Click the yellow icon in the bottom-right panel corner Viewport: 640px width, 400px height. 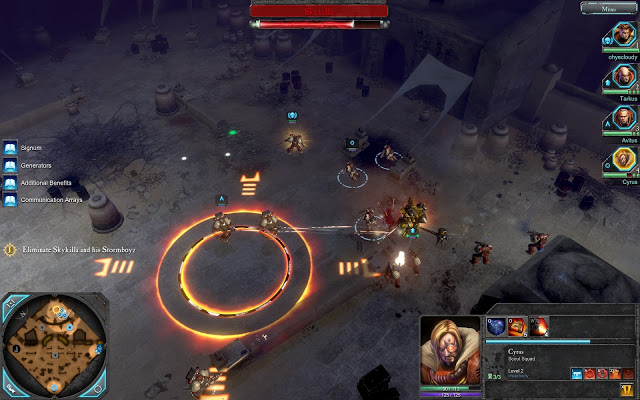click(626, 389)
